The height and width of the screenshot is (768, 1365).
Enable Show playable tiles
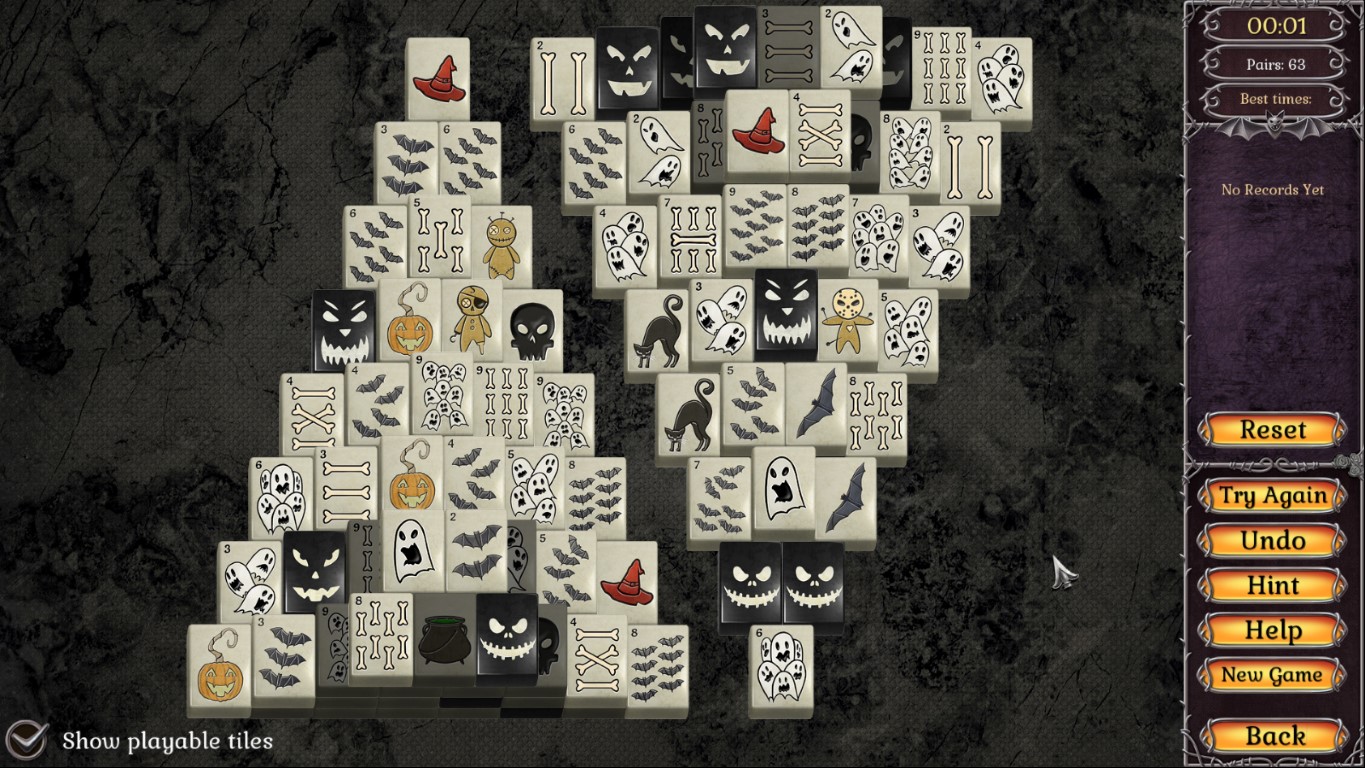pos(30,741)
